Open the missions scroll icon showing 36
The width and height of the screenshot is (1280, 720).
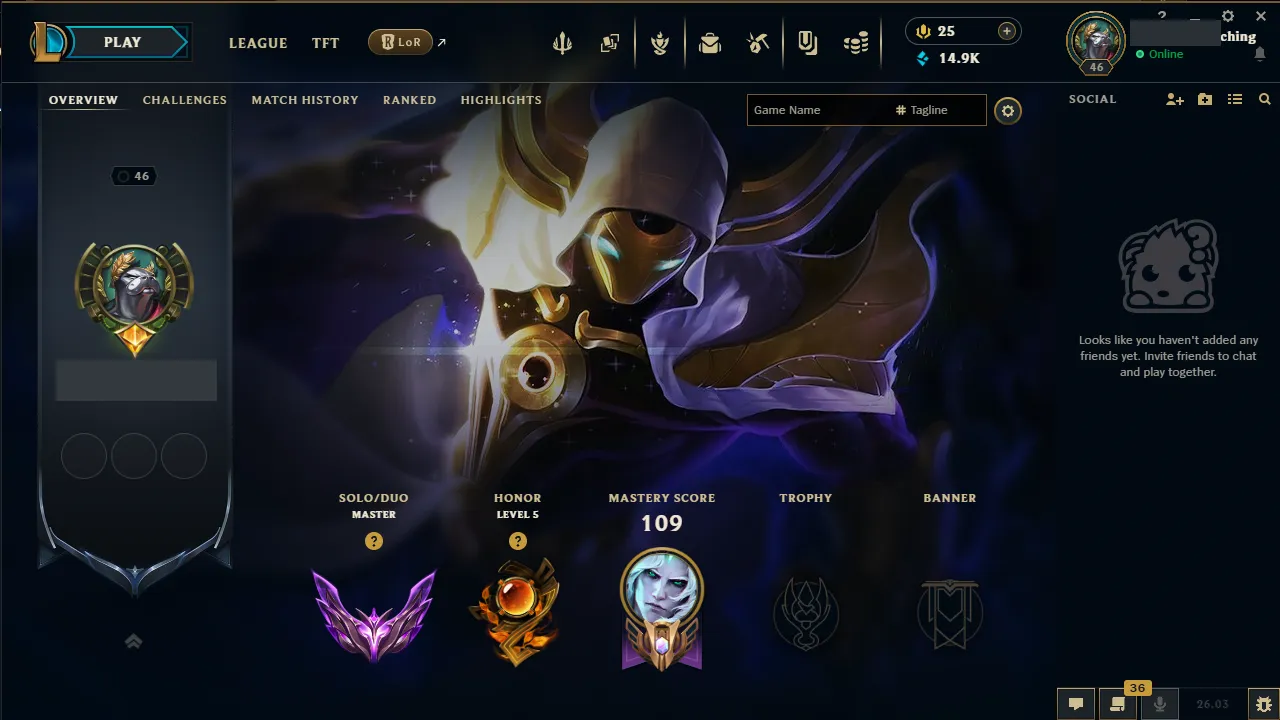(x=1118, y=705)
